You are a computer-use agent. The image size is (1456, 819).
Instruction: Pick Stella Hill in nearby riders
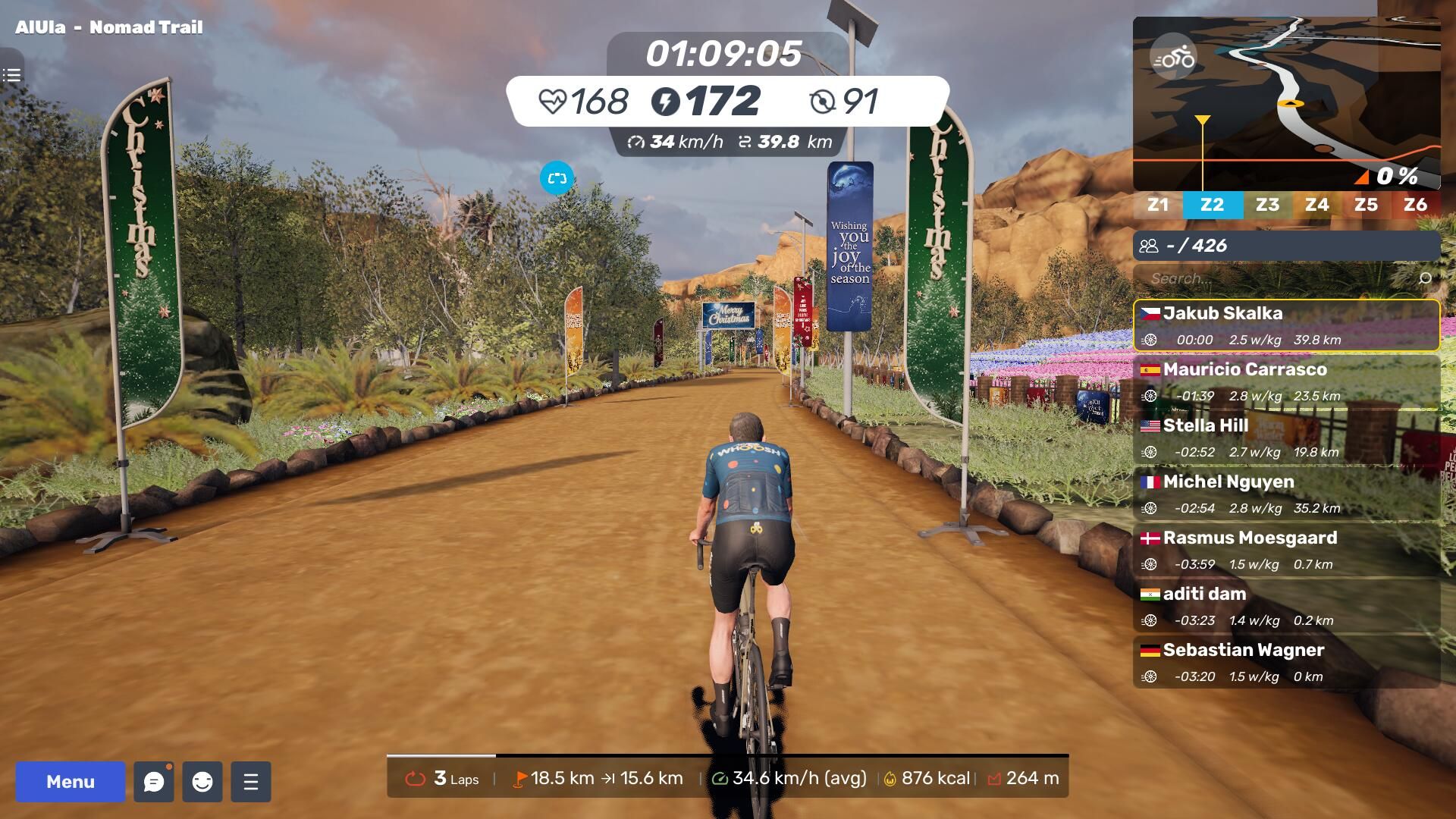coord(1286,438)
